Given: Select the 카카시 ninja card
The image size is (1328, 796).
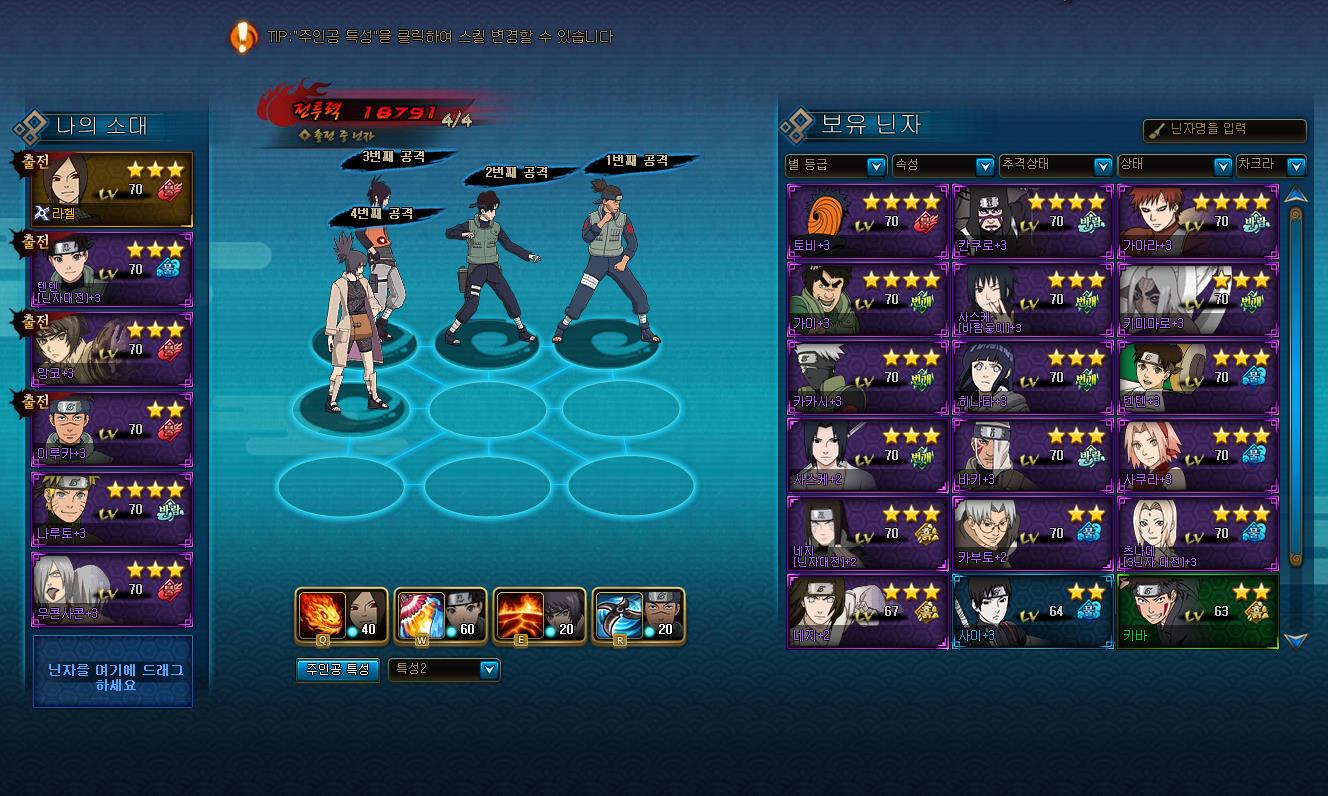Looking at the screenshot, I should click(867, 377).
